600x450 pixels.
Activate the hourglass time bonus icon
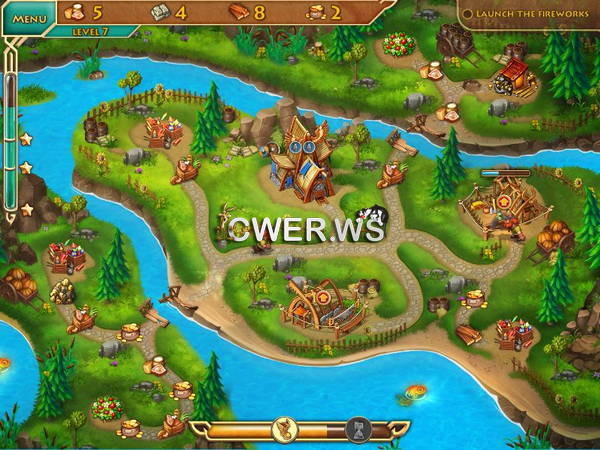[x=357, y=431]
